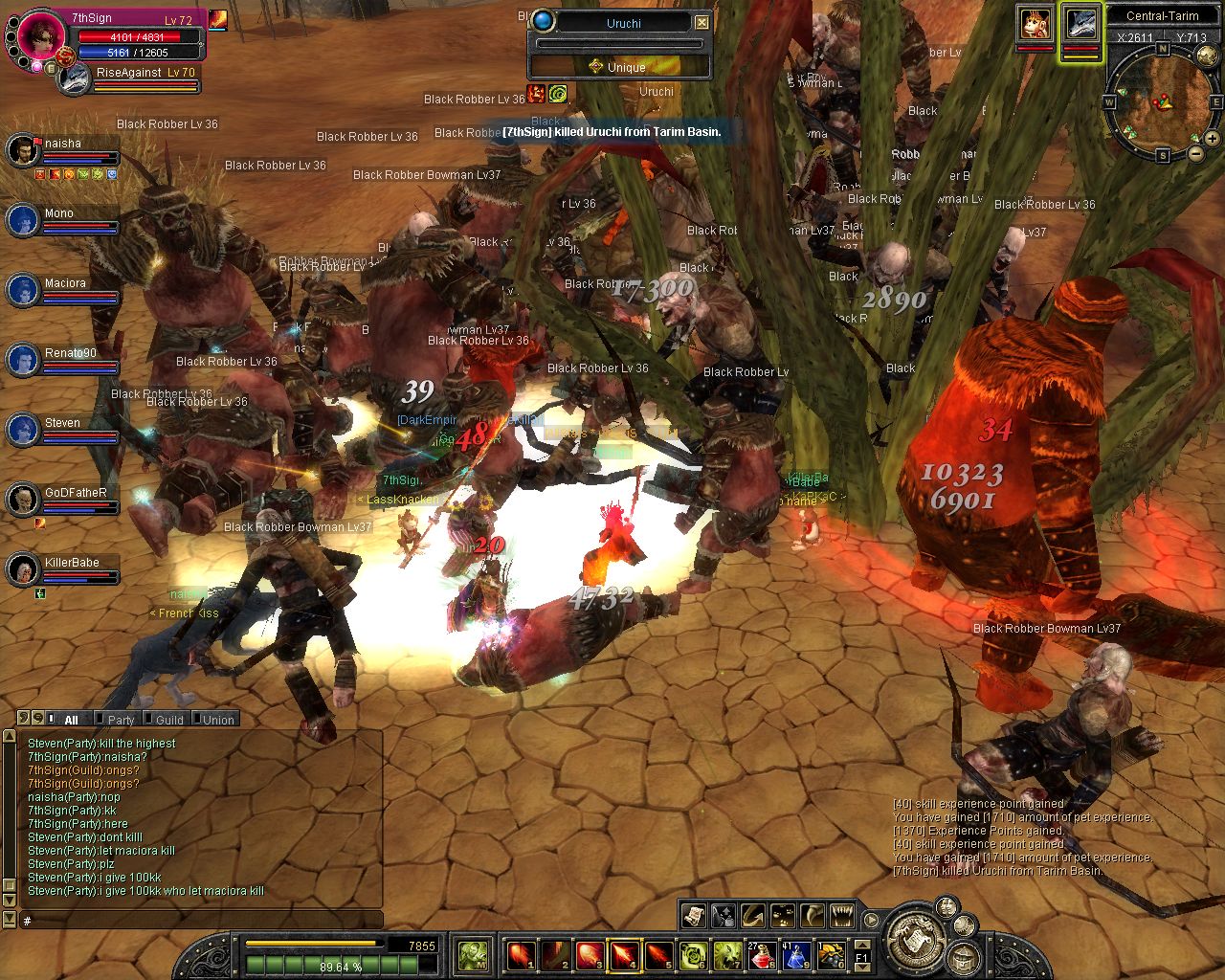This screenshot has width=1225, height=980.
Task: Click the chat message input field
Action: 201,921
